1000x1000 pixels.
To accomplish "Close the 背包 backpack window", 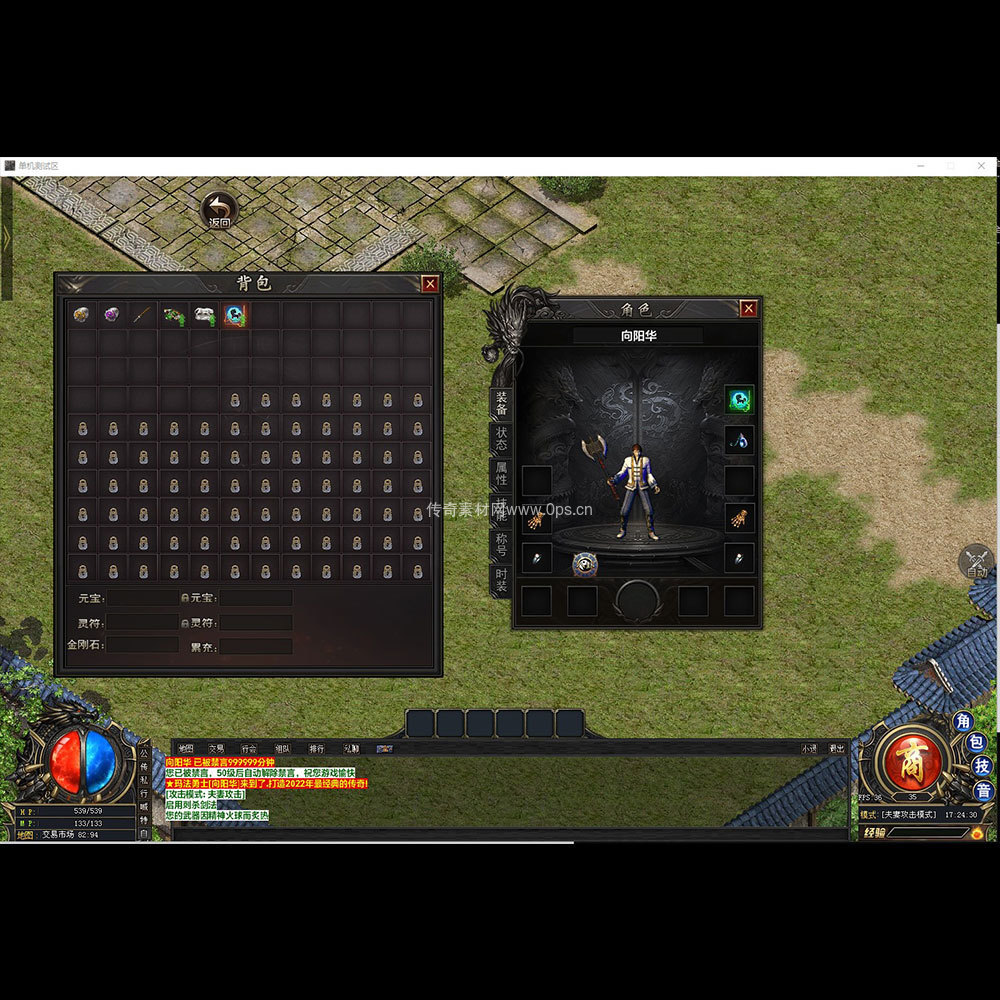I will (x=430, y=284).
